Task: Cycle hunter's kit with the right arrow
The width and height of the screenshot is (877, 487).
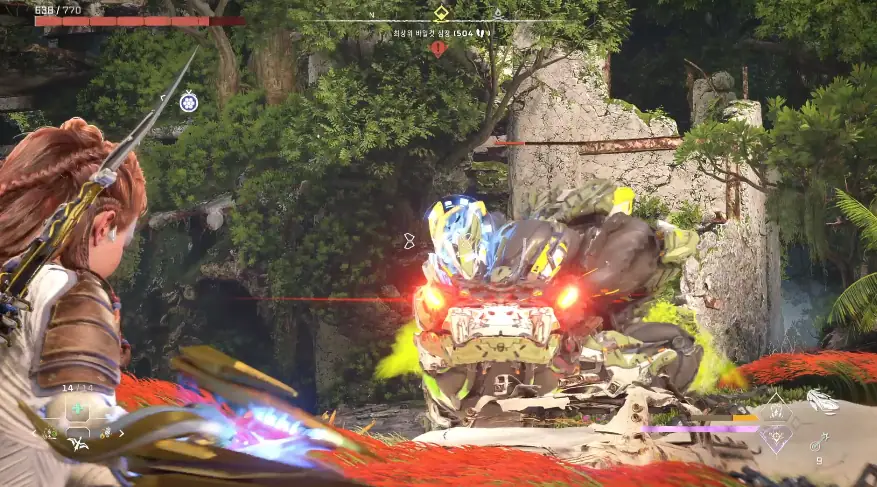Action: click(123, 433)
